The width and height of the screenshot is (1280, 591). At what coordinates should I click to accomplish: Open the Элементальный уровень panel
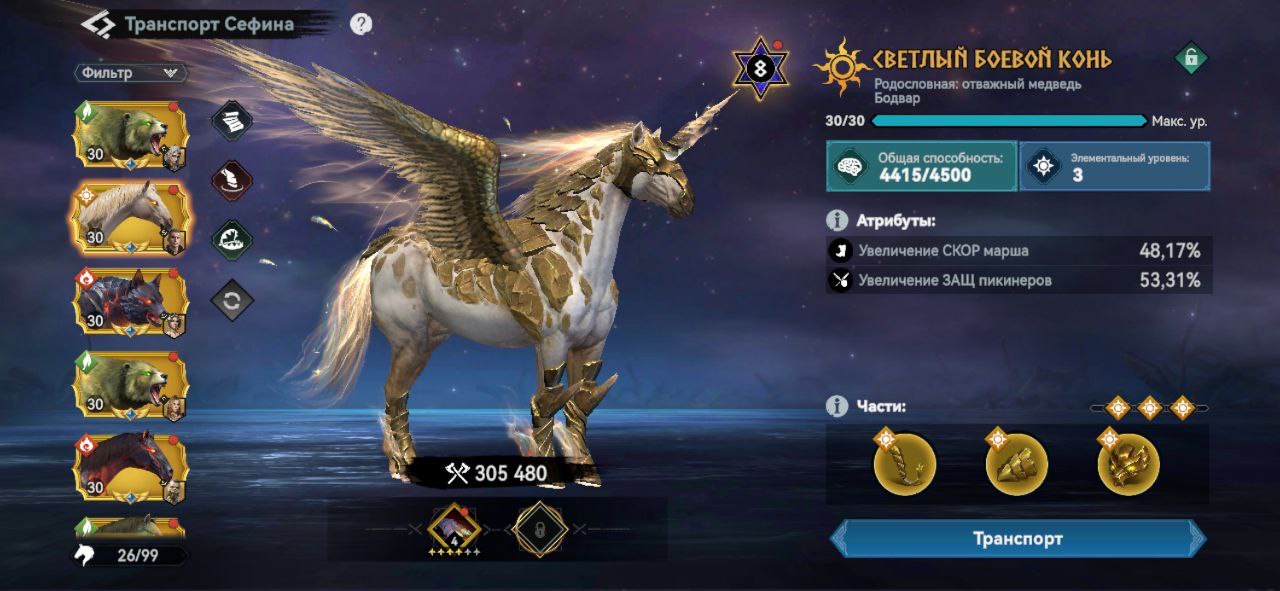click(x=1115, y=166)
